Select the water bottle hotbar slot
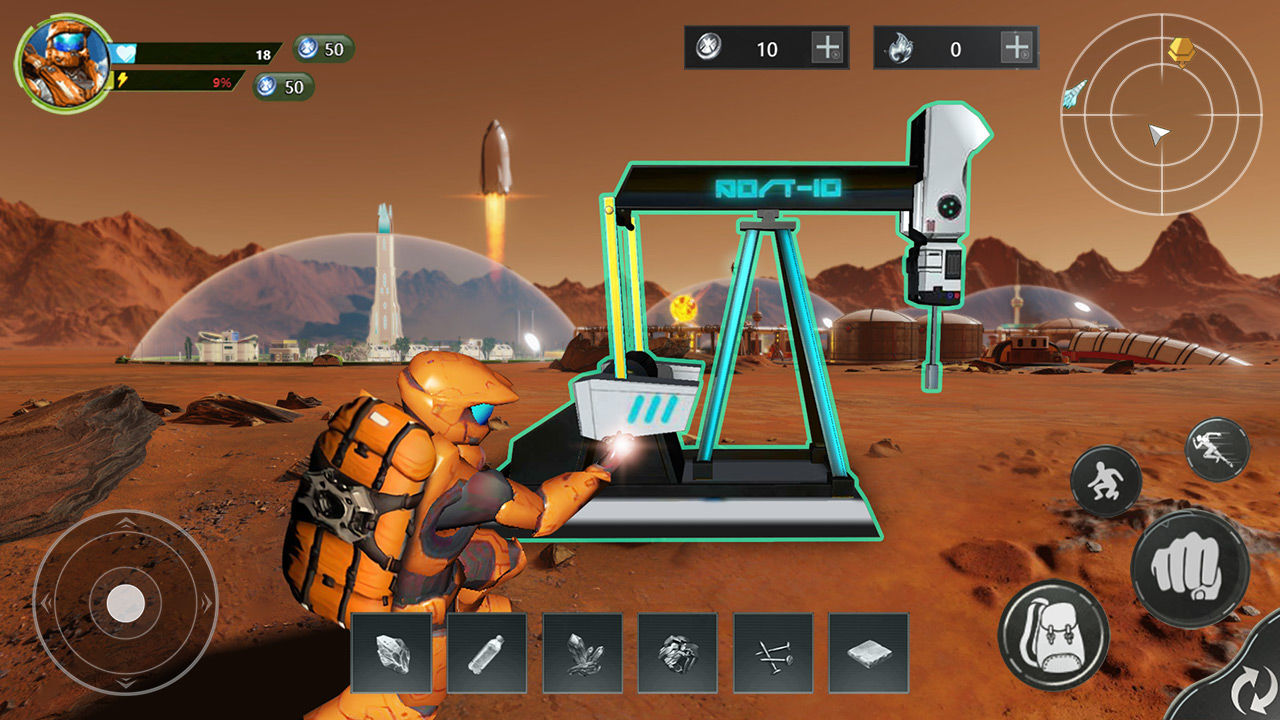The height and width of the screenshot is (720, 1280). click(487, 653)
